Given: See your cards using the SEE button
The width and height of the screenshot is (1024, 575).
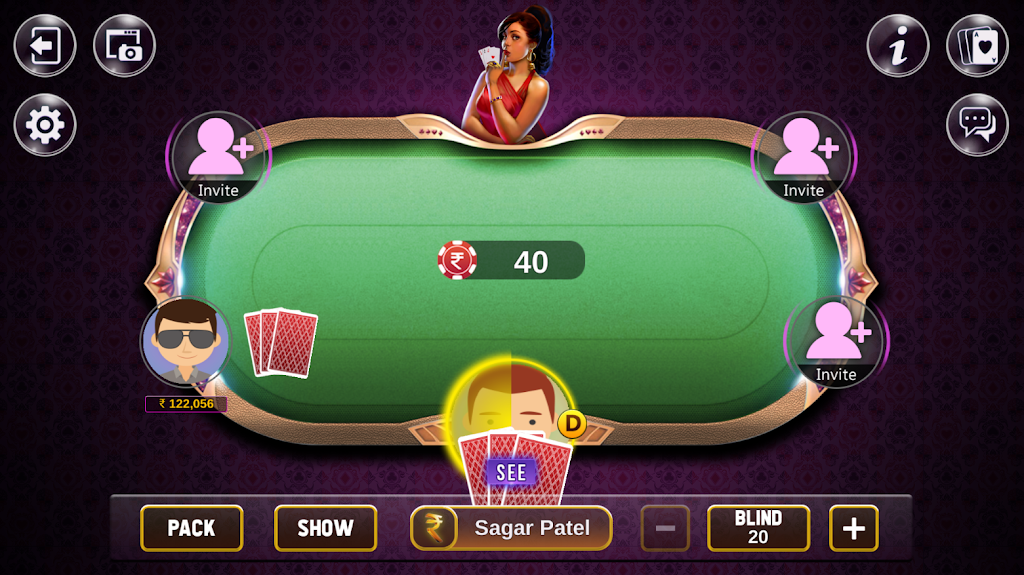Looking at the screenshot, I should (511, 472).
